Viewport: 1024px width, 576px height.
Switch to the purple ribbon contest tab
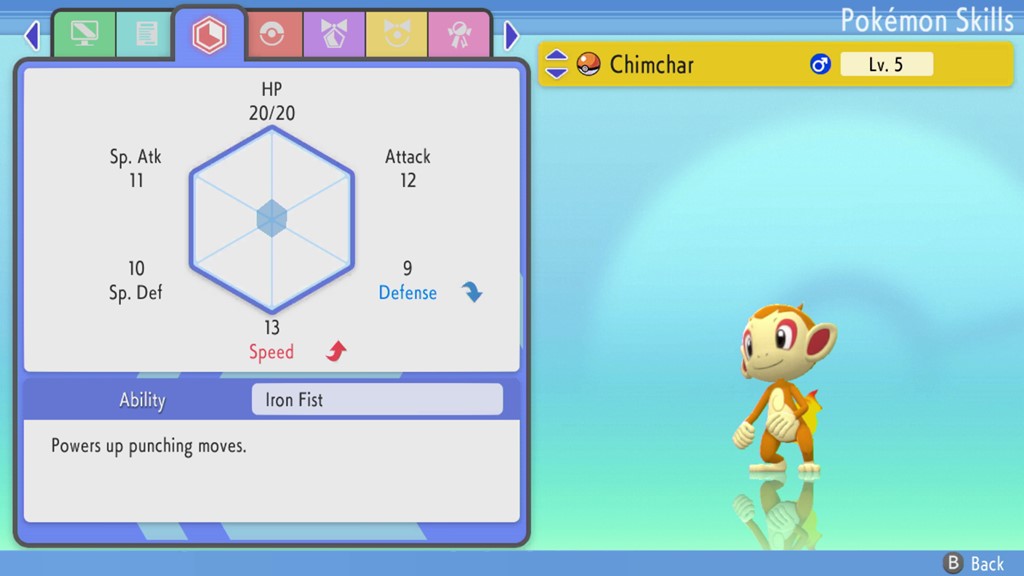point(334,35)
